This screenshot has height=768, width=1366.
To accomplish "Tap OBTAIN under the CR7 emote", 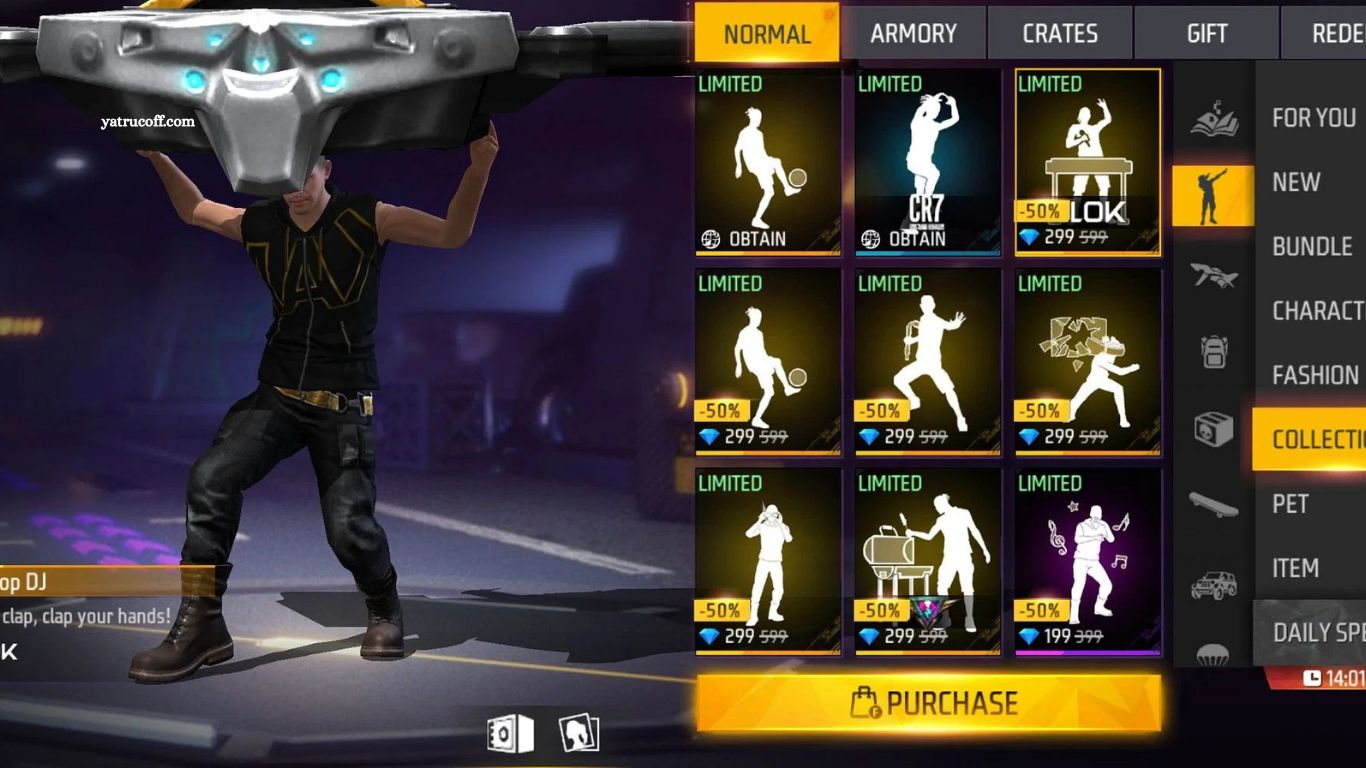I will pos(925,238).
